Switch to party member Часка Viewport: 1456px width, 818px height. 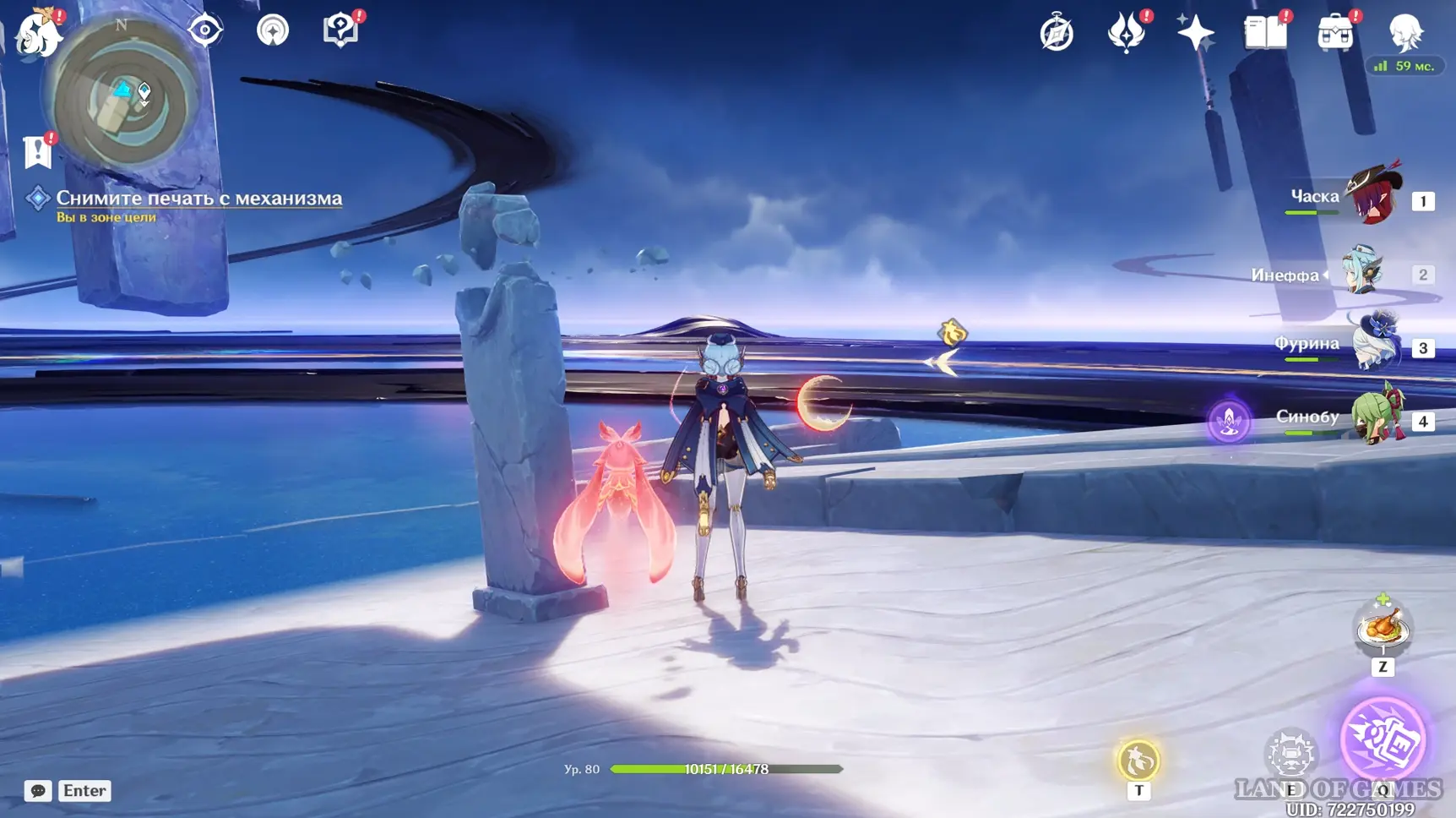tap(1373, 198)
